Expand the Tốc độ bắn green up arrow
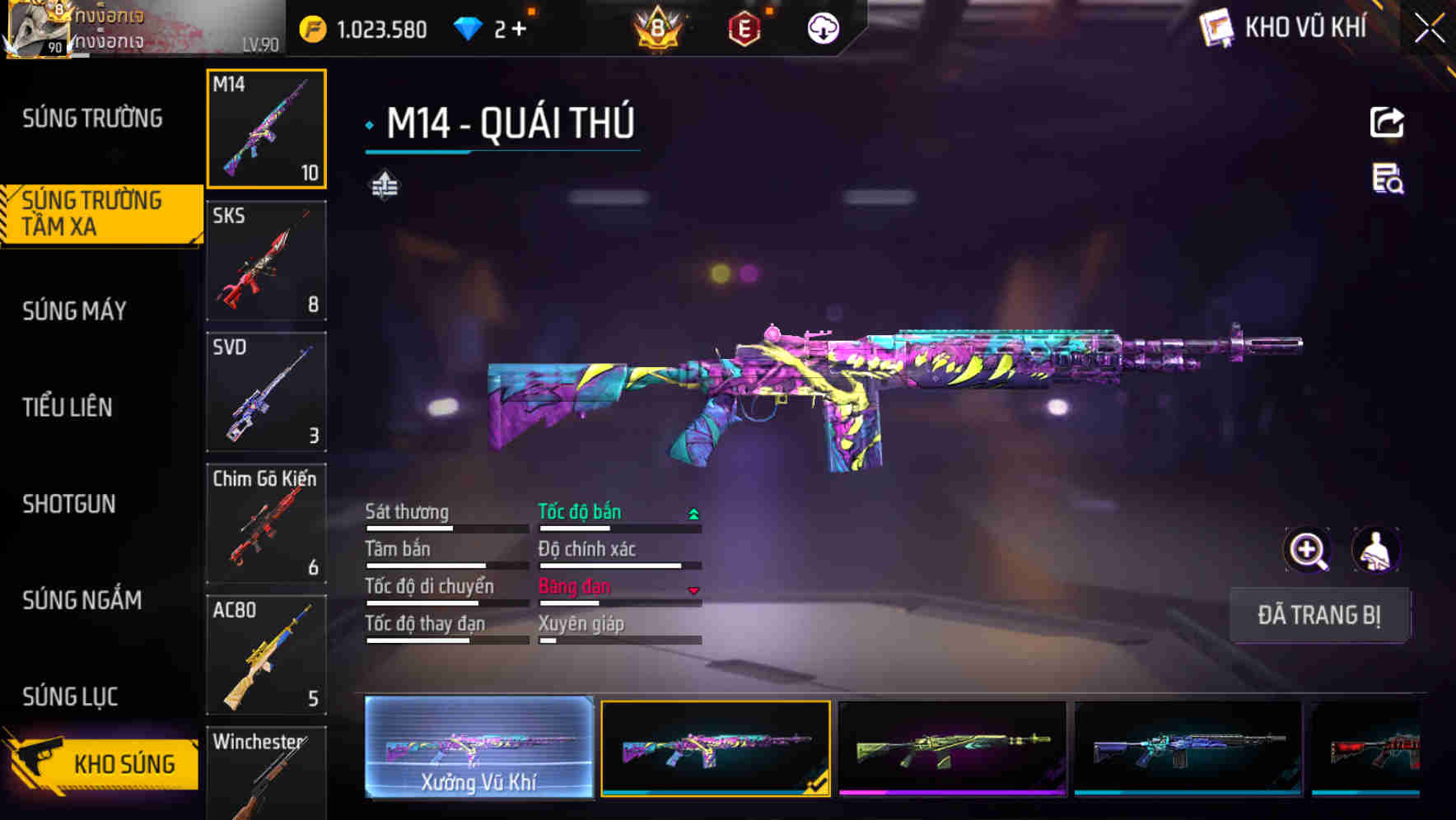1456x820 pixels. (693, 512)
